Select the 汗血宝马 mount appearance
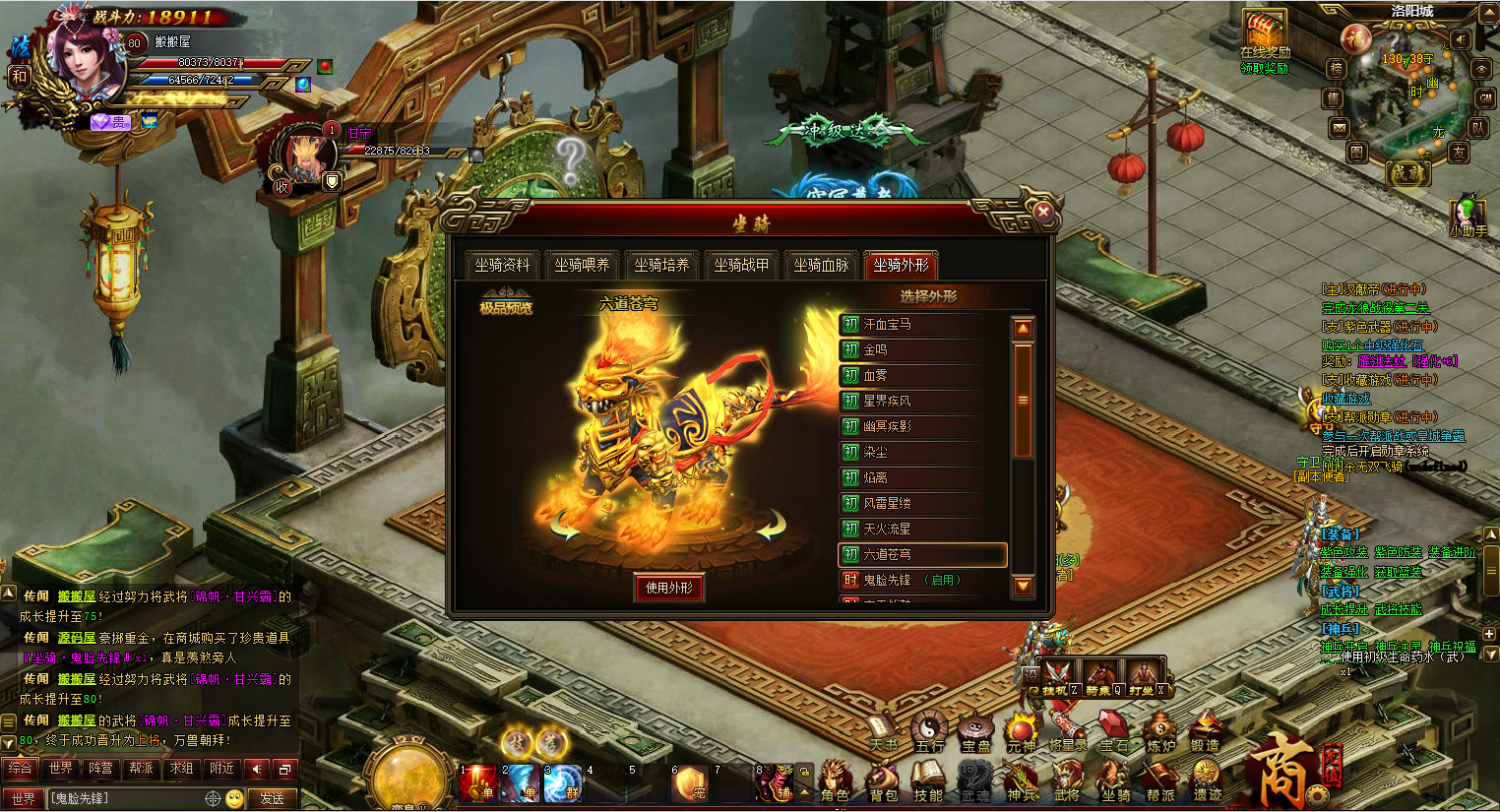This screenshot has height=812, width=1500. [887, 324]
